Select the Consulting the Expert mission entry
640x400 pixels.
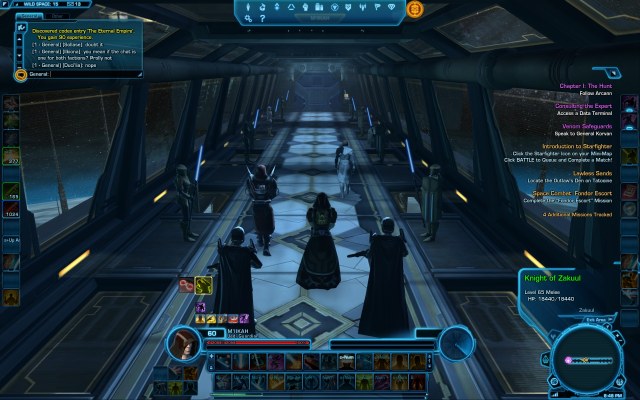[x=586, y=105]
